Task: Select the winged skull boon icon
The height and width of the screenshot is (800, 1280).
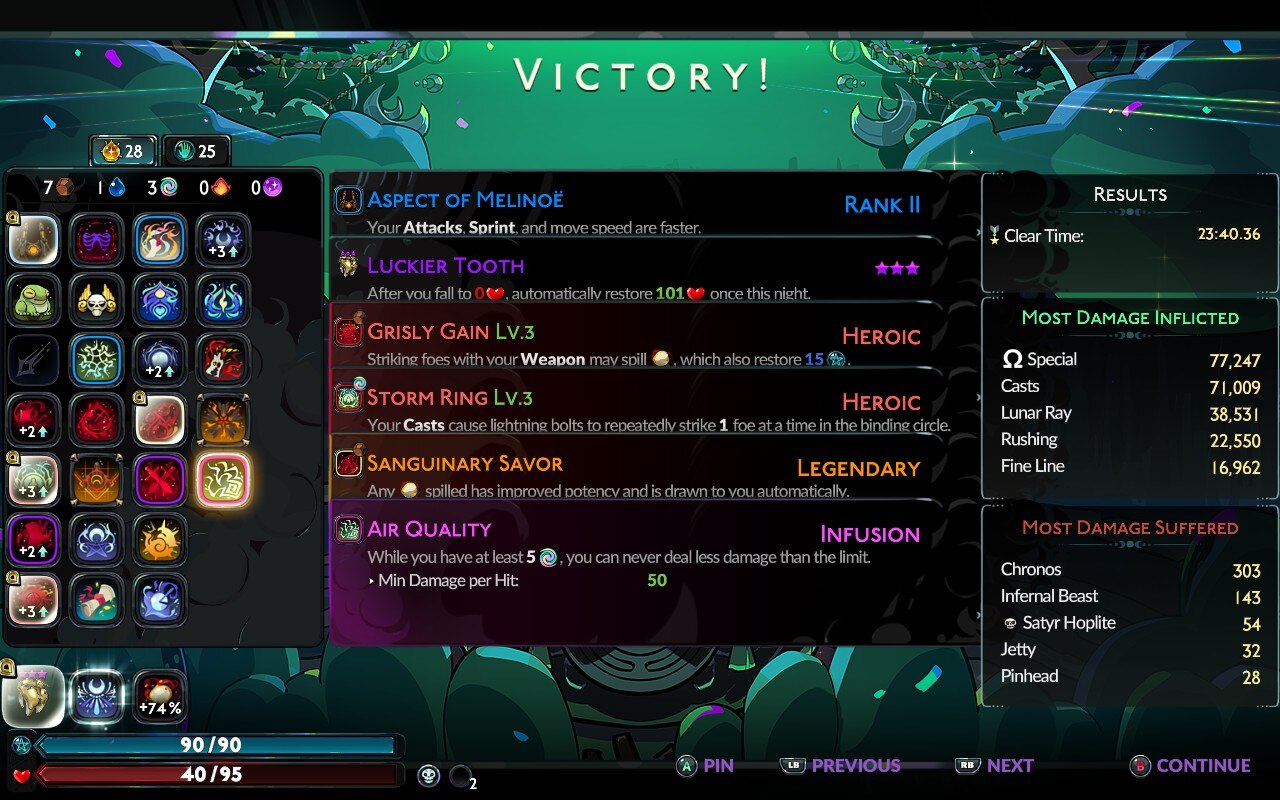Action: 97,297
